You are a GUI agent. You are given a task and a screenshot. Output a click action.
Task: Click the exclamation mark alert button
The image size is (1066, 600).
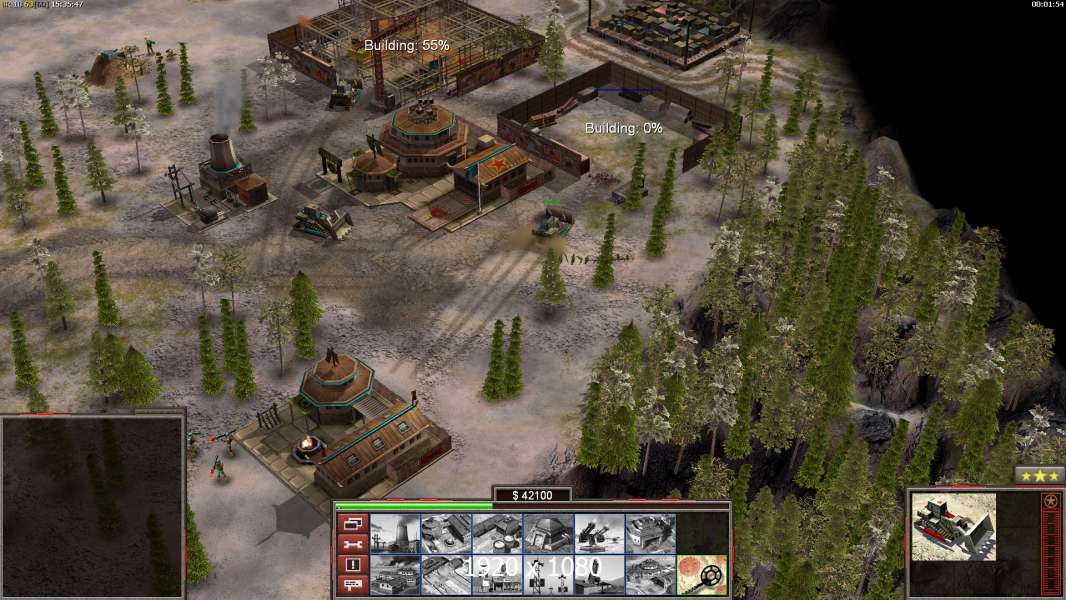(352, 565)
